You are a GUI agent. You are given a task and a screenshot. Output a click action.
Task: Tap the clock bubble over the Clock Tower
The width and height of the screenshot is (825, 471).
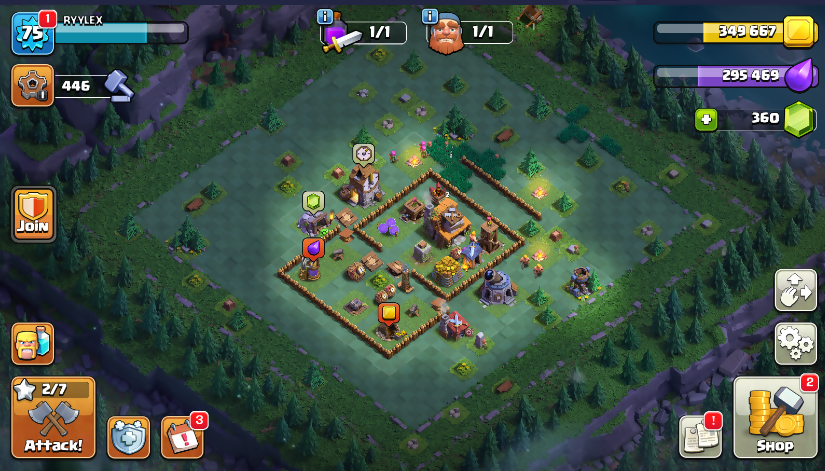pos(363,153)
